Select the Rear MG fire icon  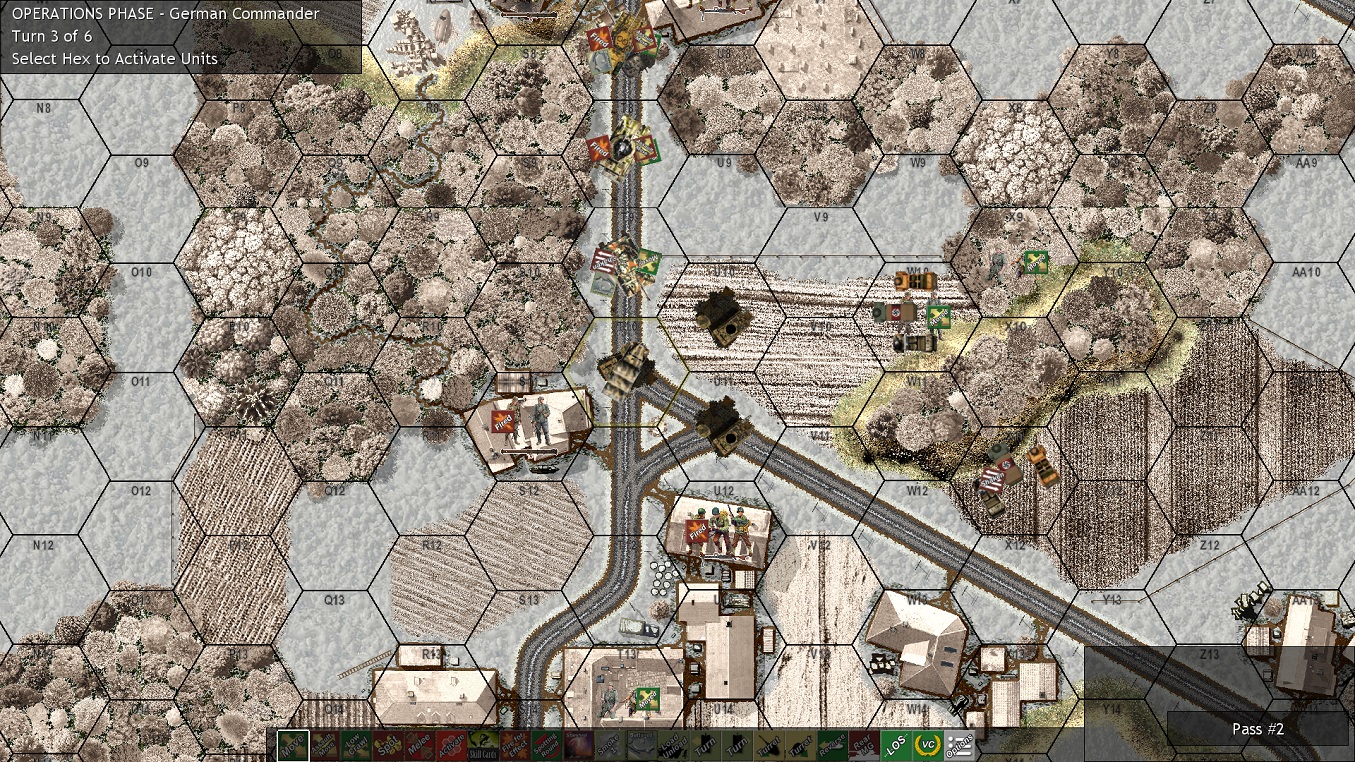863,745
